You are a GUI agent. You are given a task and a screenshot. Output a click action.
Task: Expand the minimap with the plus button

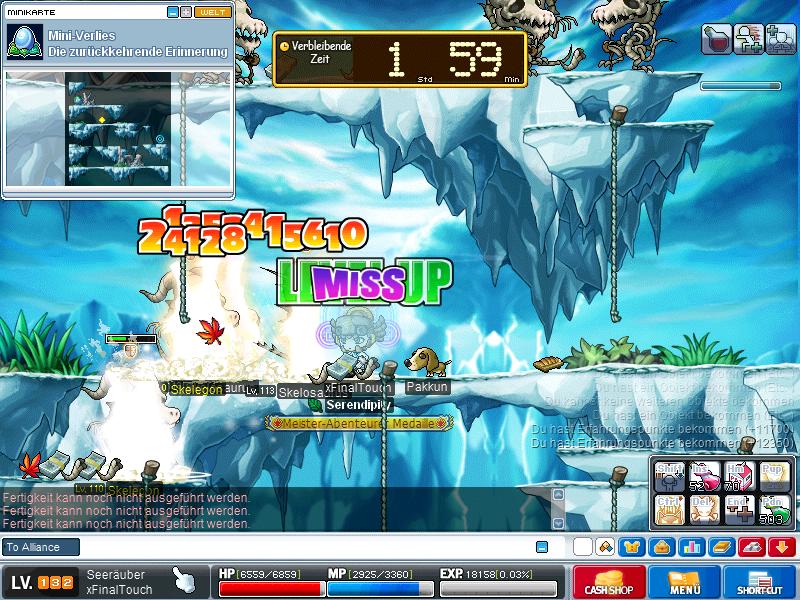pos(186,12)
